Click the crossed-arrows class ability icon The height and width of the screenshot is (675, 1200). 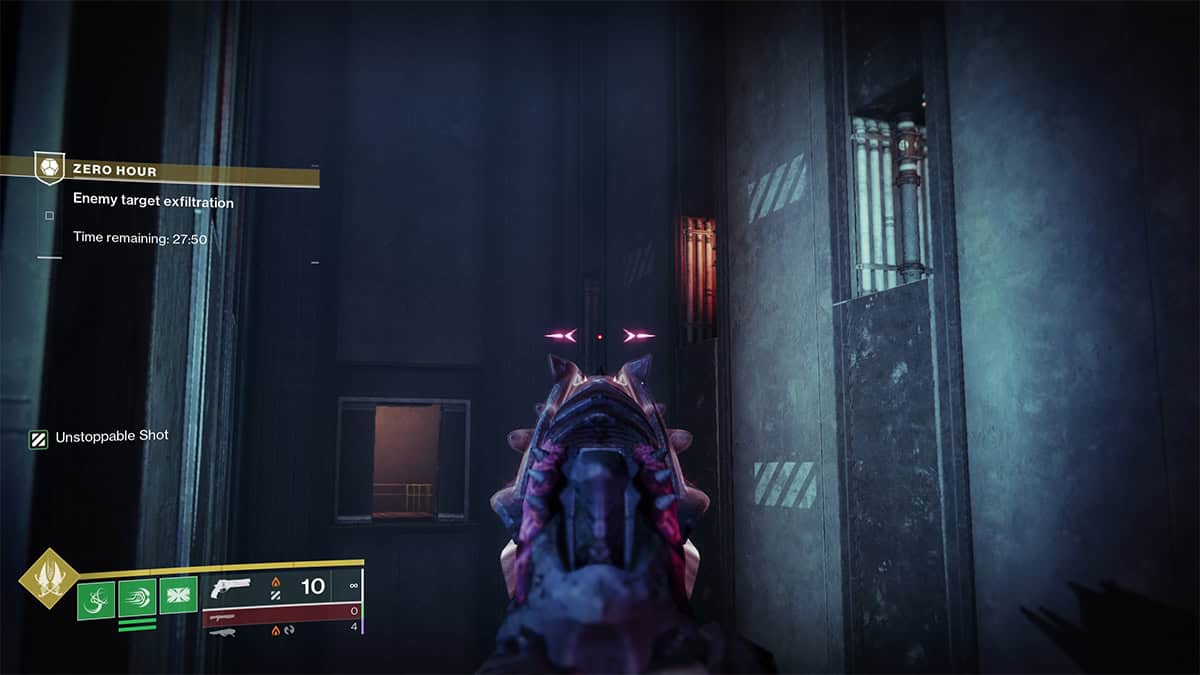coord(178,596)
